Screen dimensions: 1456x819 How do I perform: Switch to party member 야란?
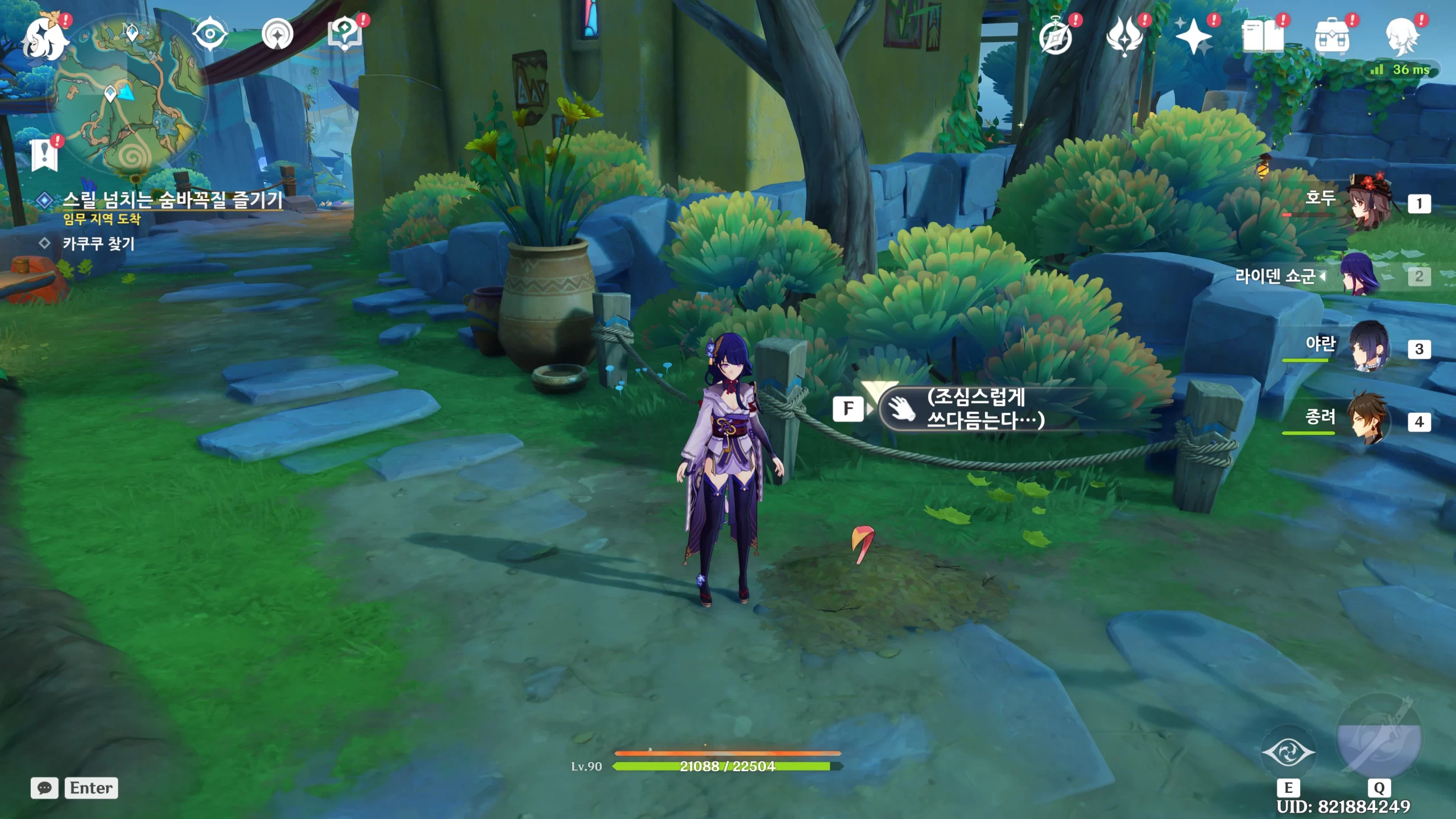(x=1370, y=348)
